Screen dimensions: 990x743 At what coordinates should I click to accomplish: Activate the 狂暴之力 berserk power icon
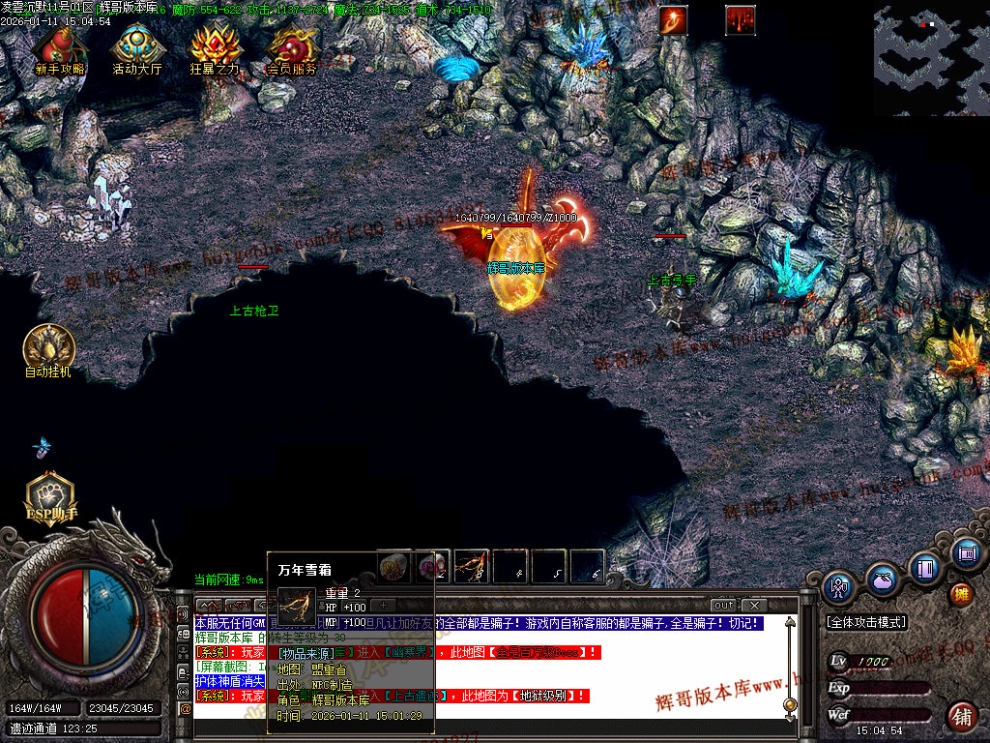216,47
